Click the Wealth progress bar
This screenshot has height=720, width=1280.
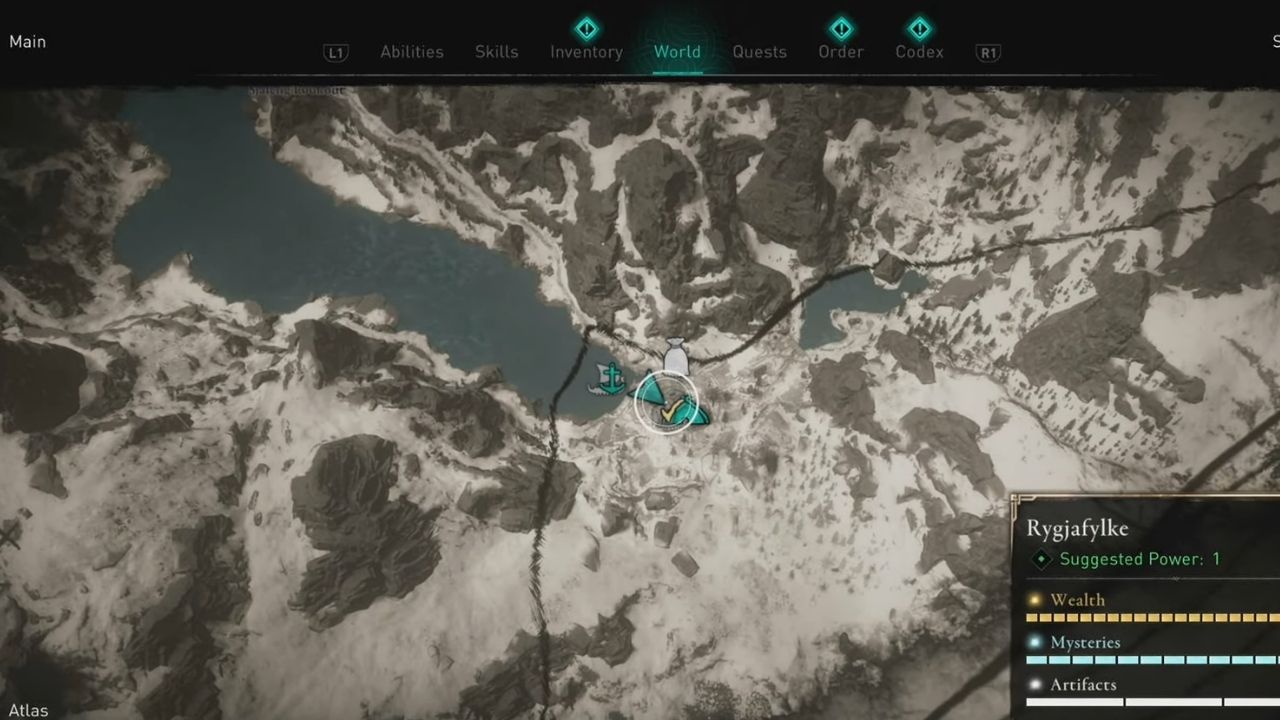tap(1150, 617)
